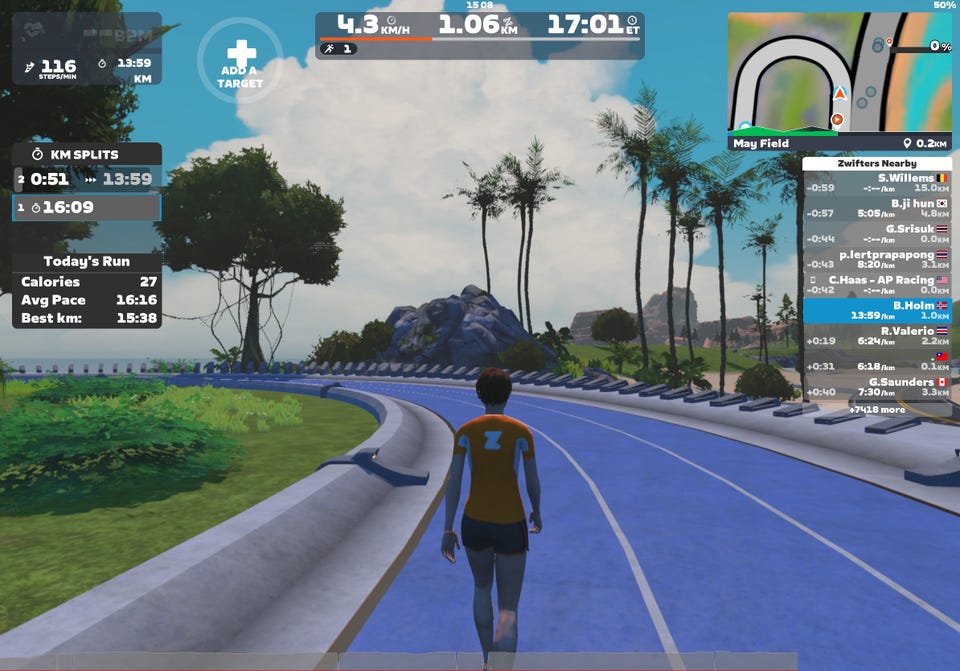Click the Add a Target button
This screenshot has height=671, width=960.
point(240,62)
